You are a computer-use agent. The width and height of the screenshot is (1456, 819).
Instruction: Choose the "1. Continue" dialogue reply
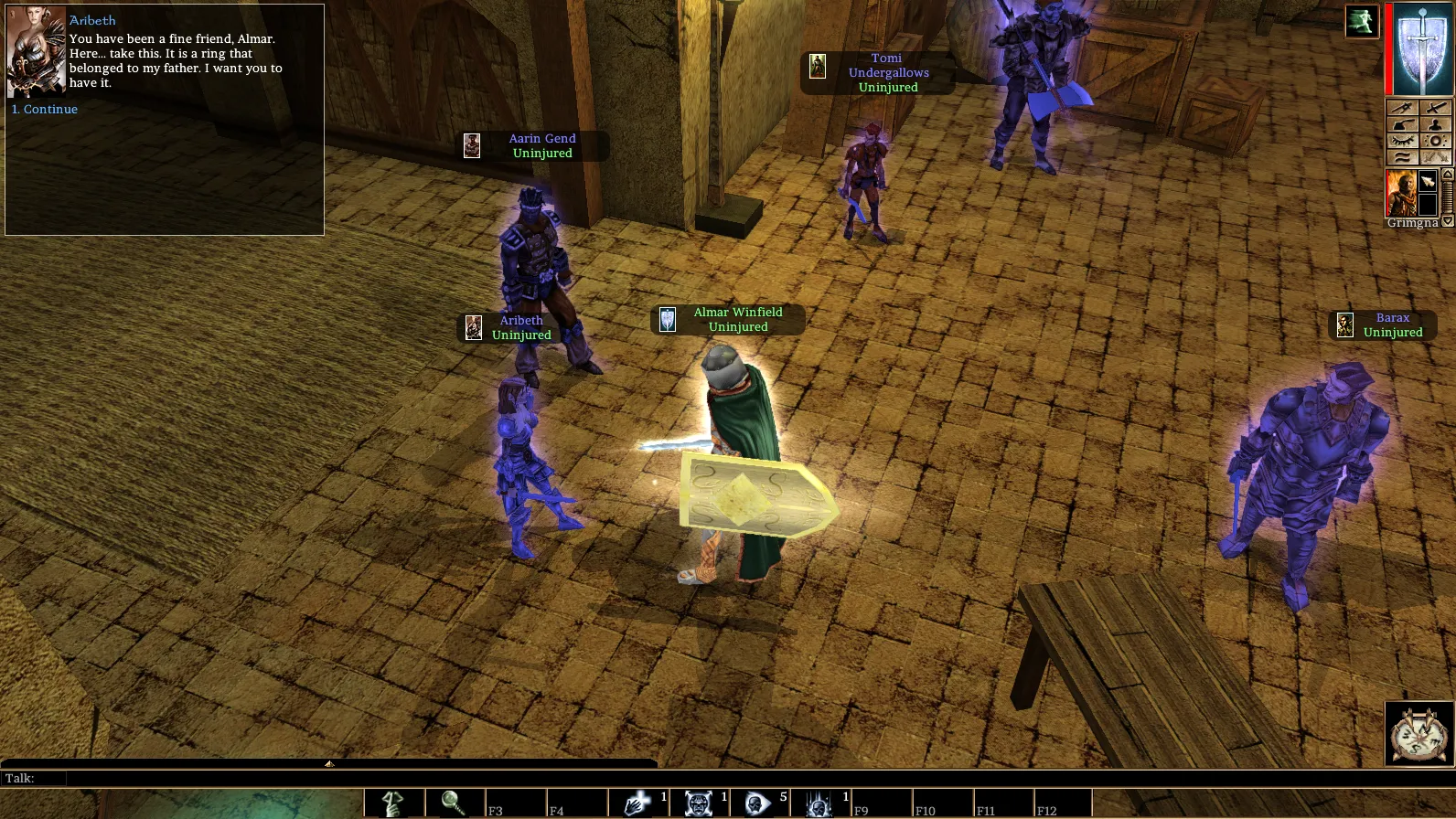[45, 110]
